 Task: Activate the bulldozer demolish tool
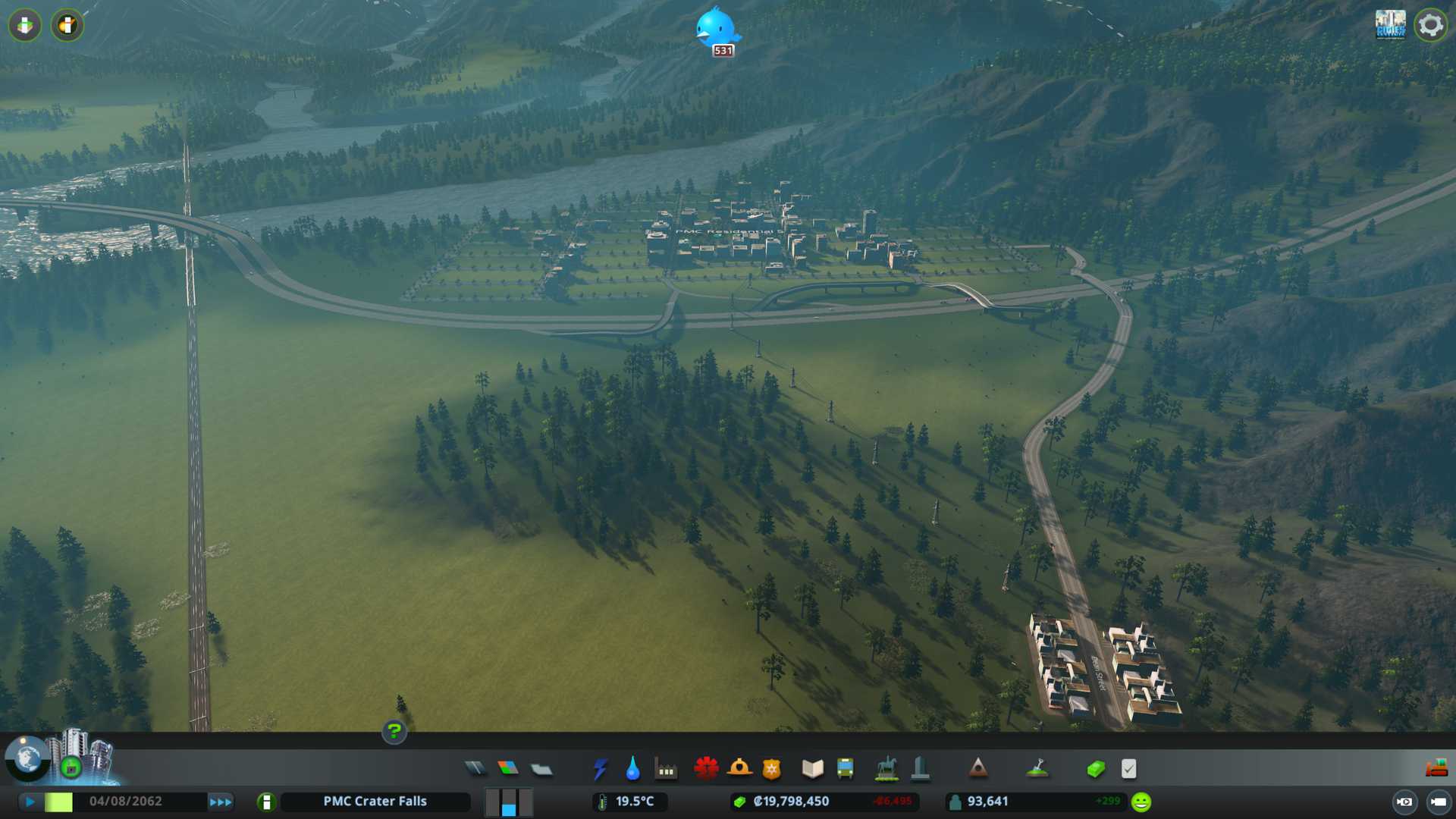point(1436,769)
